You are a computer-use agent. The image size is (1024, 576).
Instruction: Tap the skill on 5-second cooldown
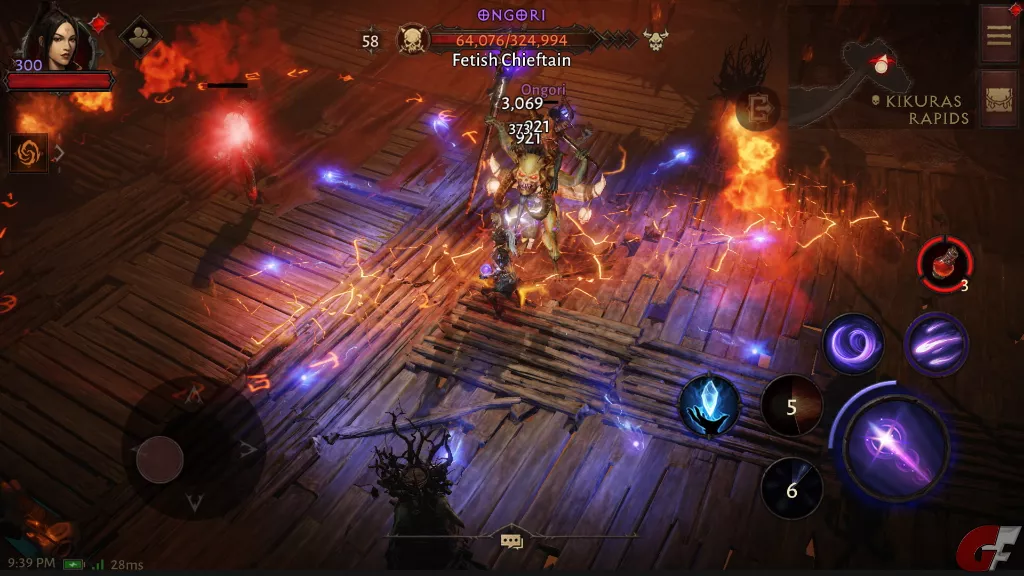tap(792, 407)
